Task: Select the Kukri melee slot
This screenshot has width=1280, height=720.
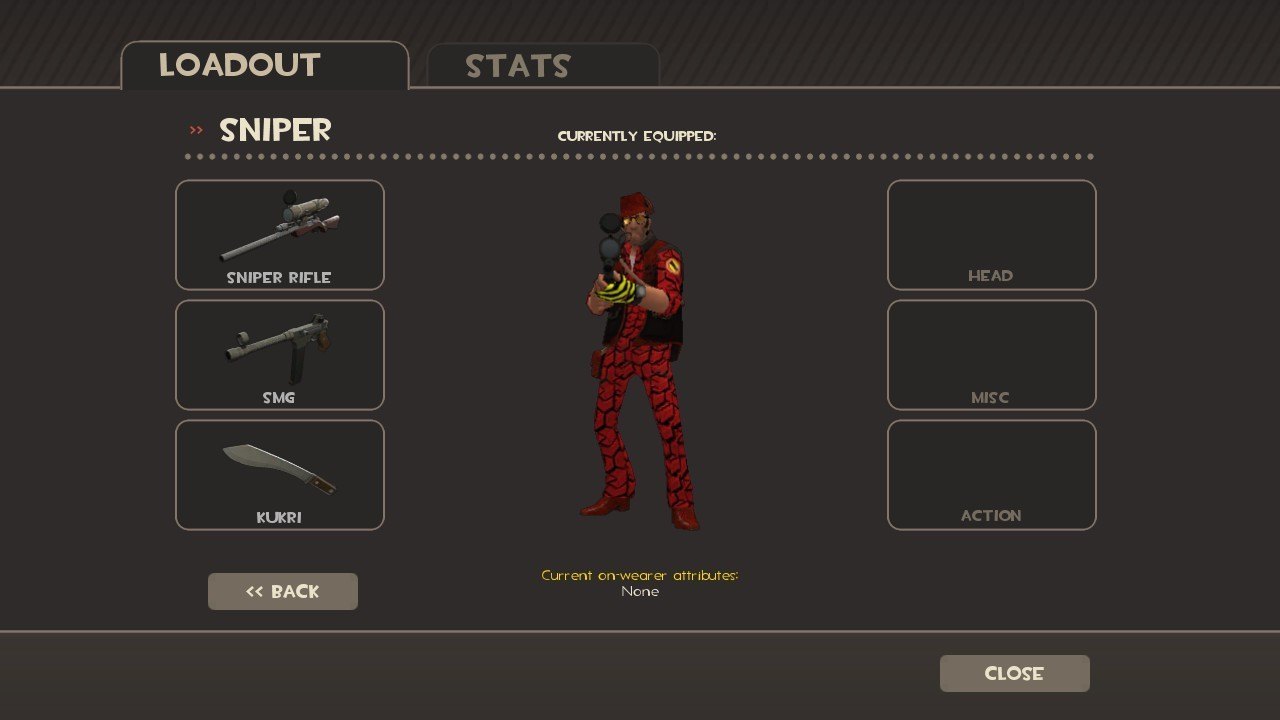Action: 280,475
